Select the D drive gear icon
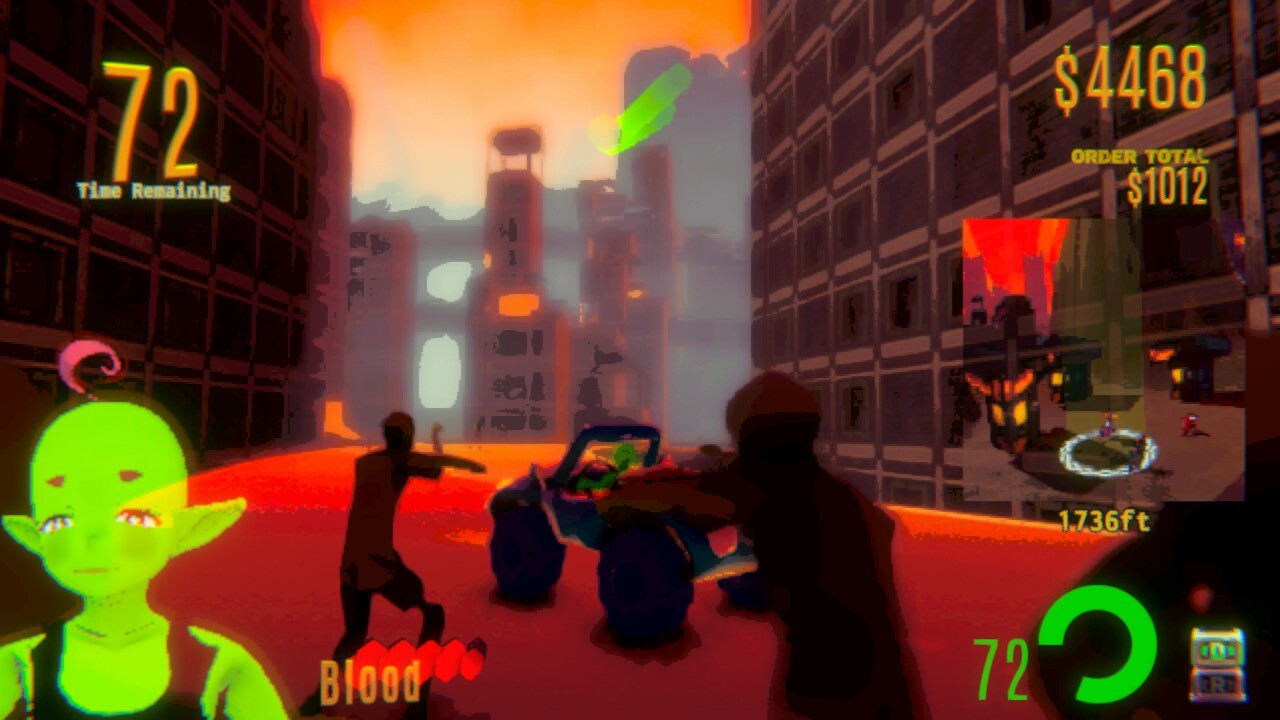The height and width of the screenshot is (720, 1280). pos(1220,650)
